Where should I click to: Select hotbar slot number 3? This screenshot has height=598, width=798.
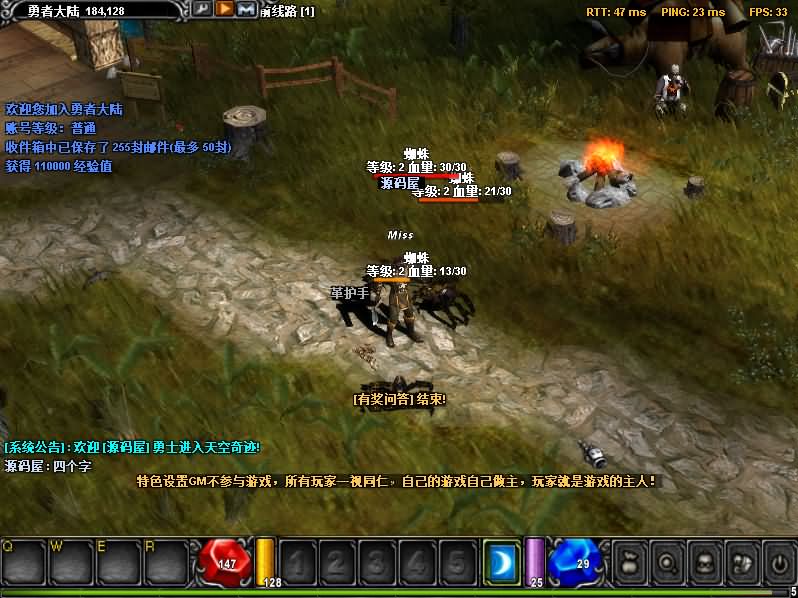point(376,562)
